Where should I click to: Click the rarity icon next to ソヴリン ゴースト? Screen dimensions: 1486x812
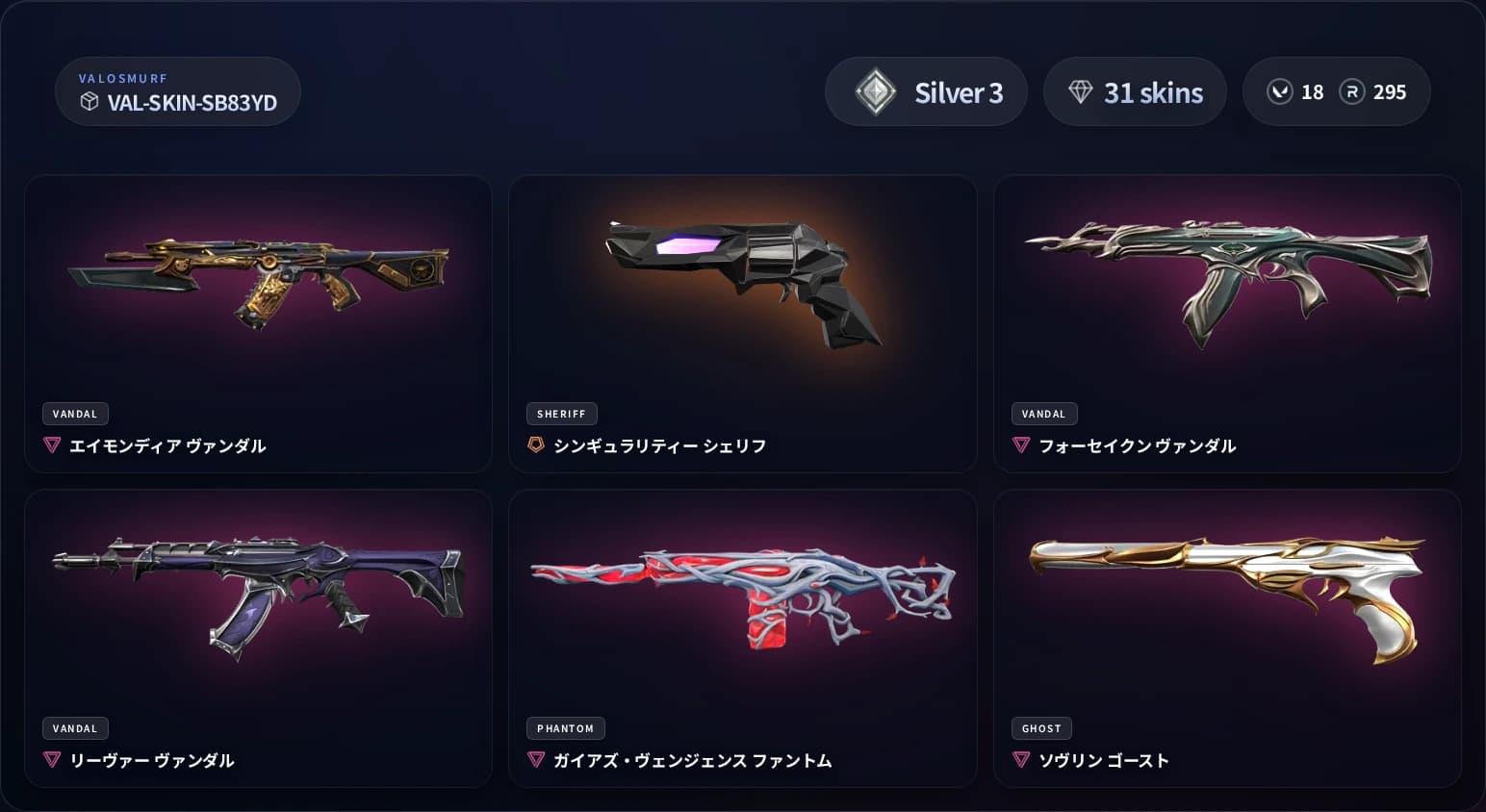pos(1020,760)
